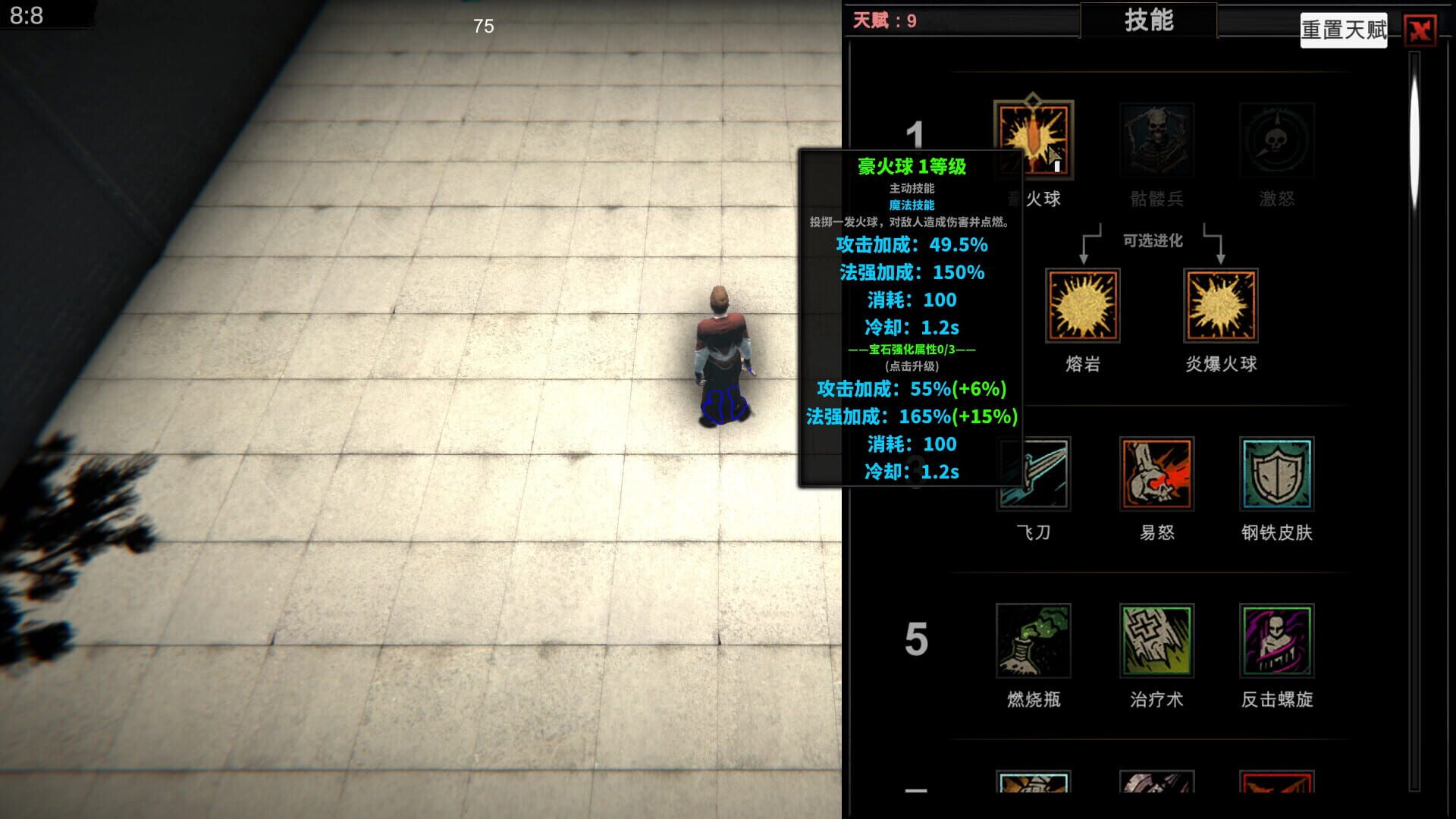Click the 钢铁皮肤 steel skin shield icon

1276,474
